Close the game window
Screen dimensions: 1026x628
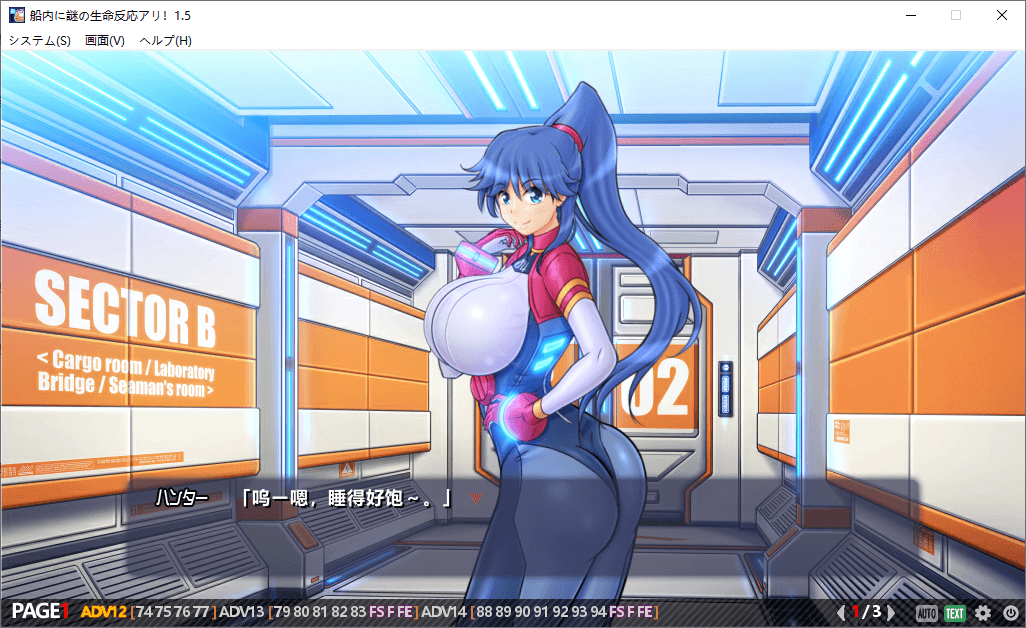tap(1002, 15)
